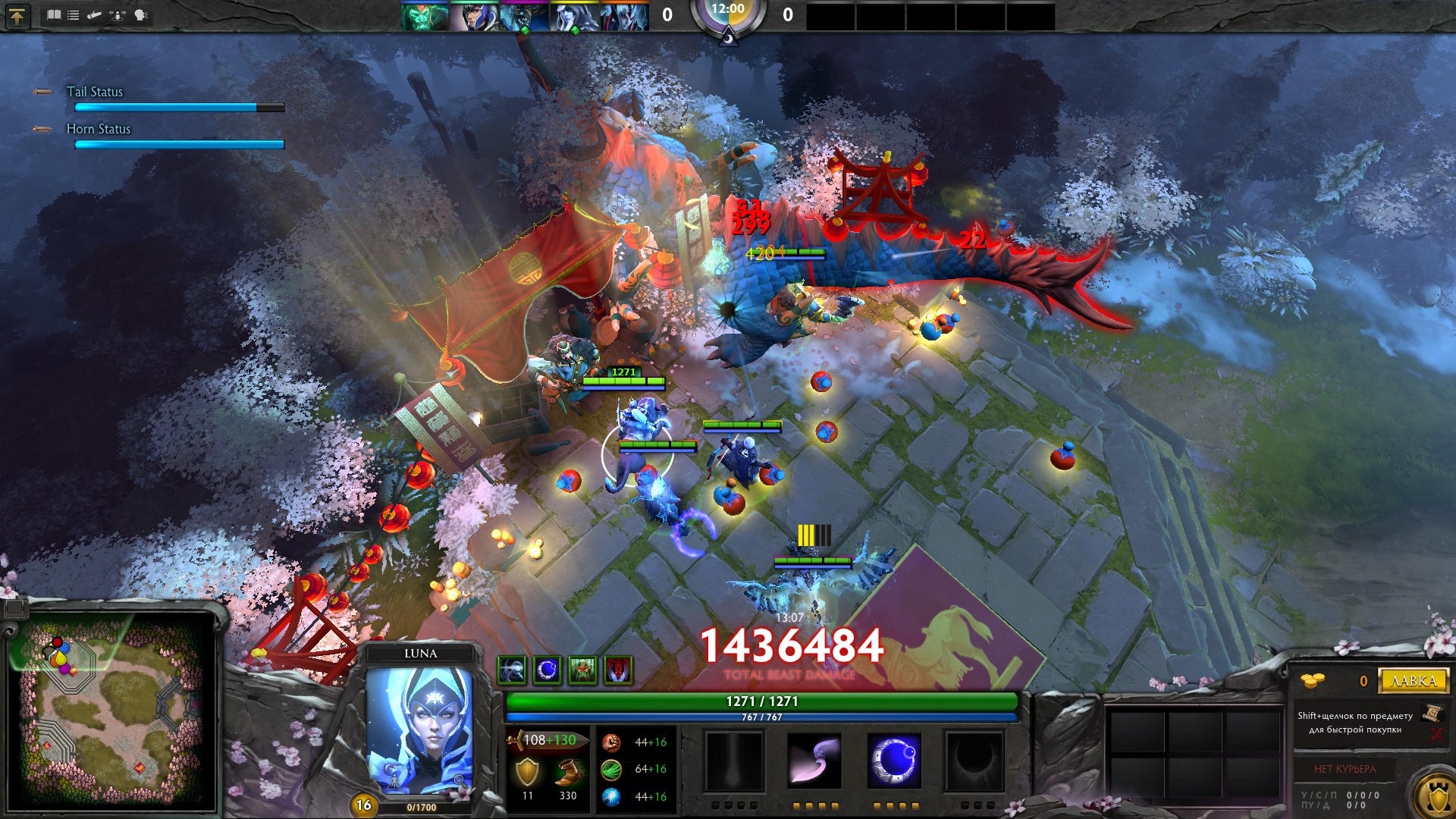Click the dashboard arrow button in top-left
1456x819 pixels.
[17, 16]
